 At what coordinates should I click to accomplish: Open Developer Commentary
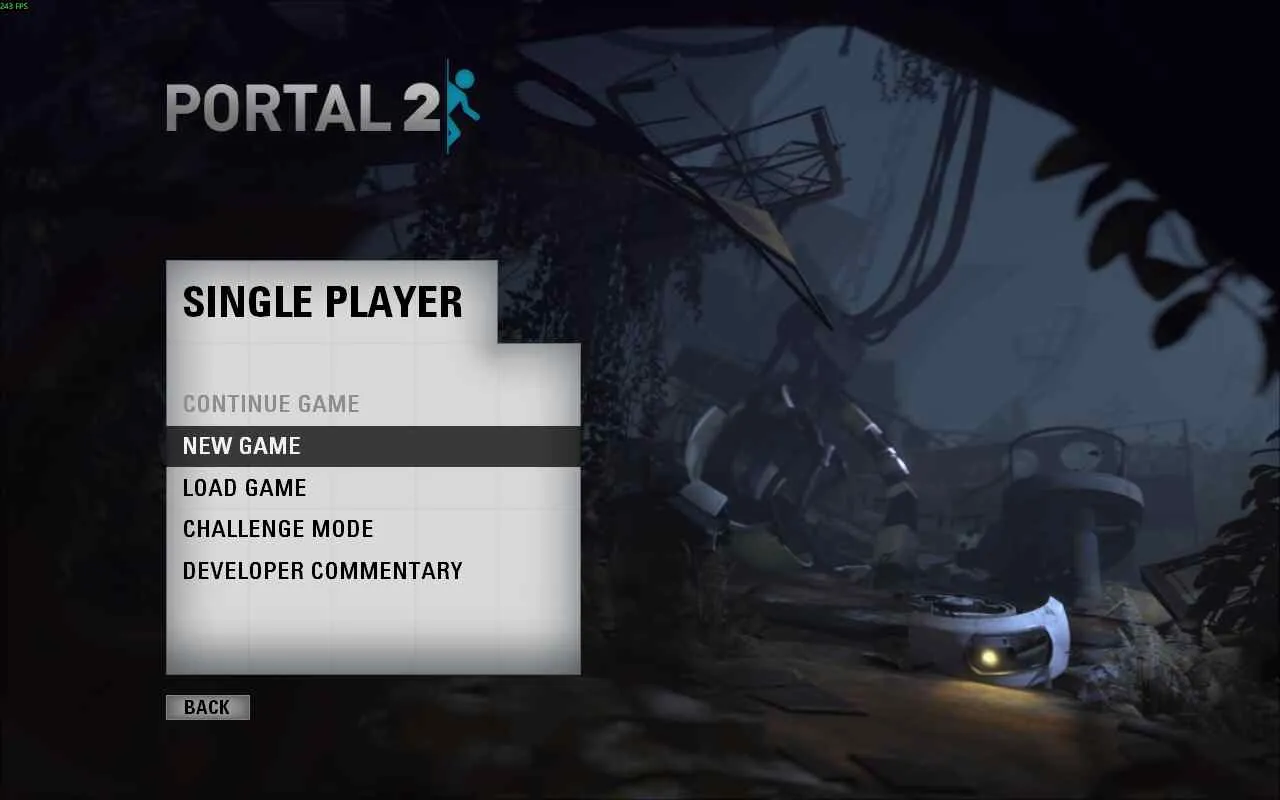click(322, 571)
